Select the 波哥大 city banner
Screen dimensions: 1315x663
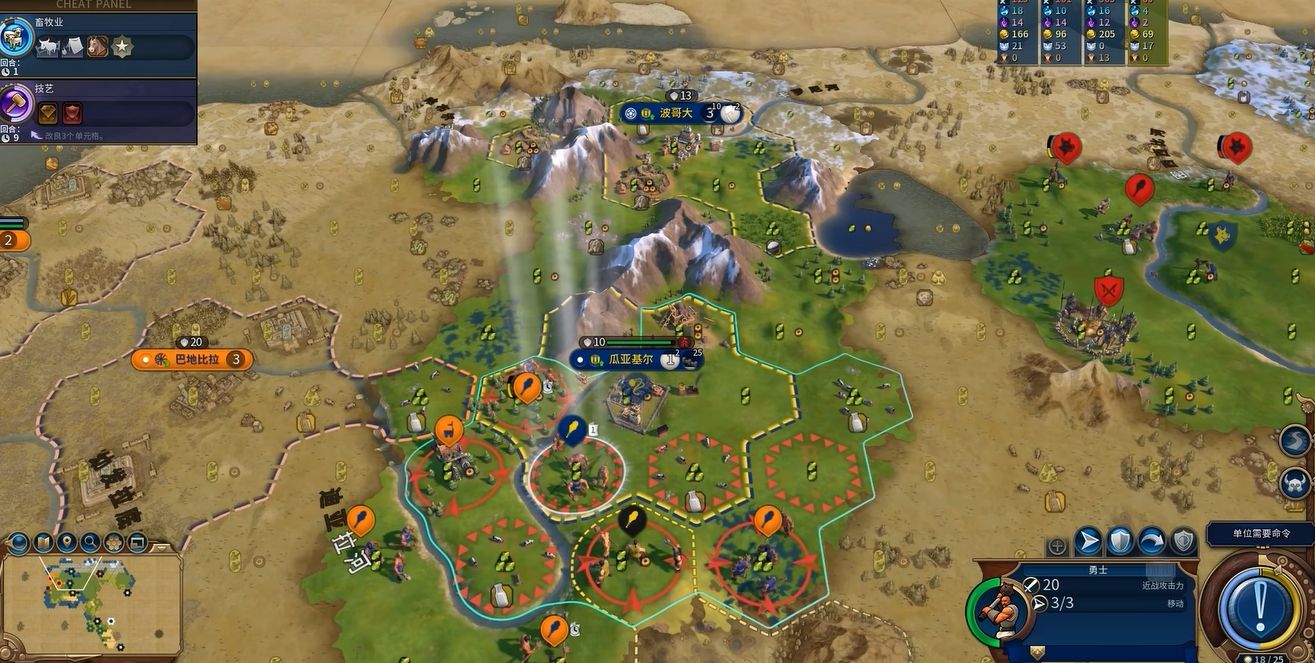676,113
